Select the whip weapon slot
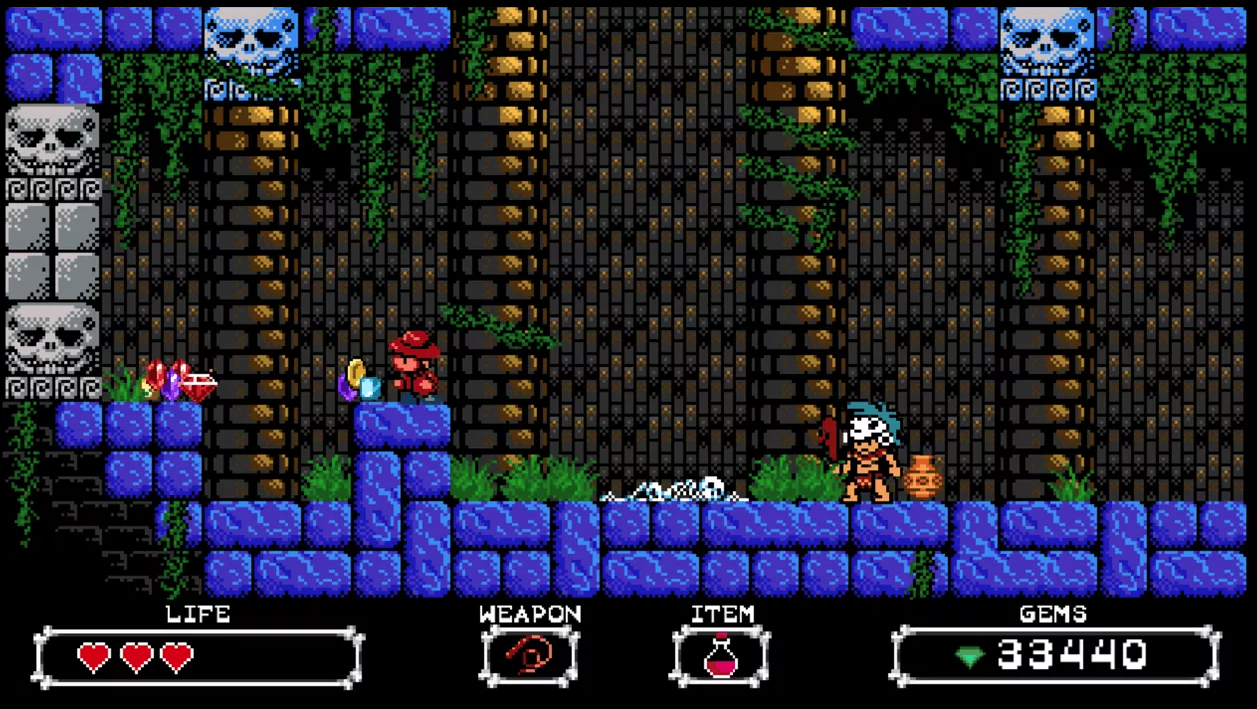 coord(529,656)
